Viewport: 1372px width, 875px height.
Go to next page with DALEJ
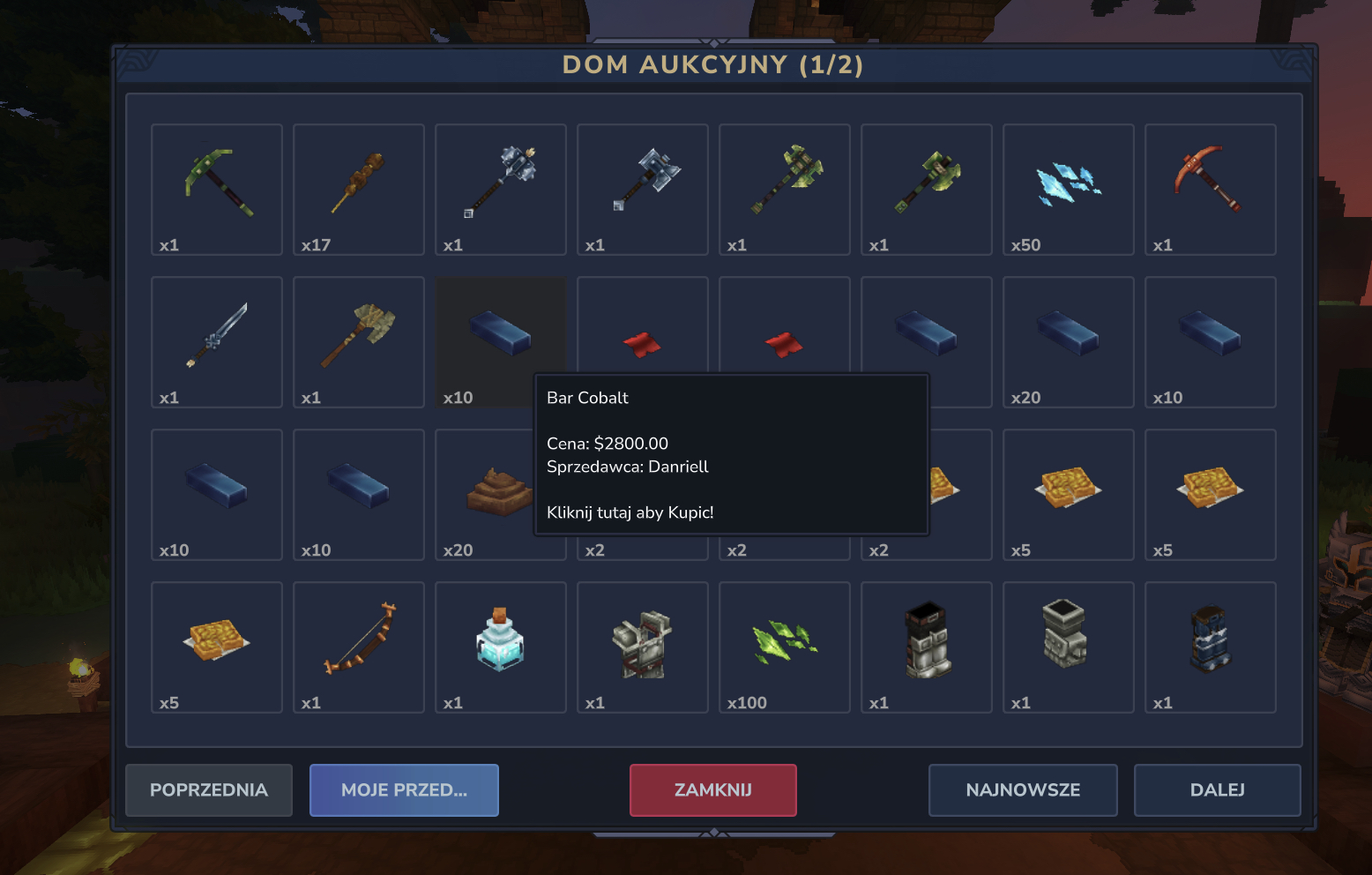1217,790
